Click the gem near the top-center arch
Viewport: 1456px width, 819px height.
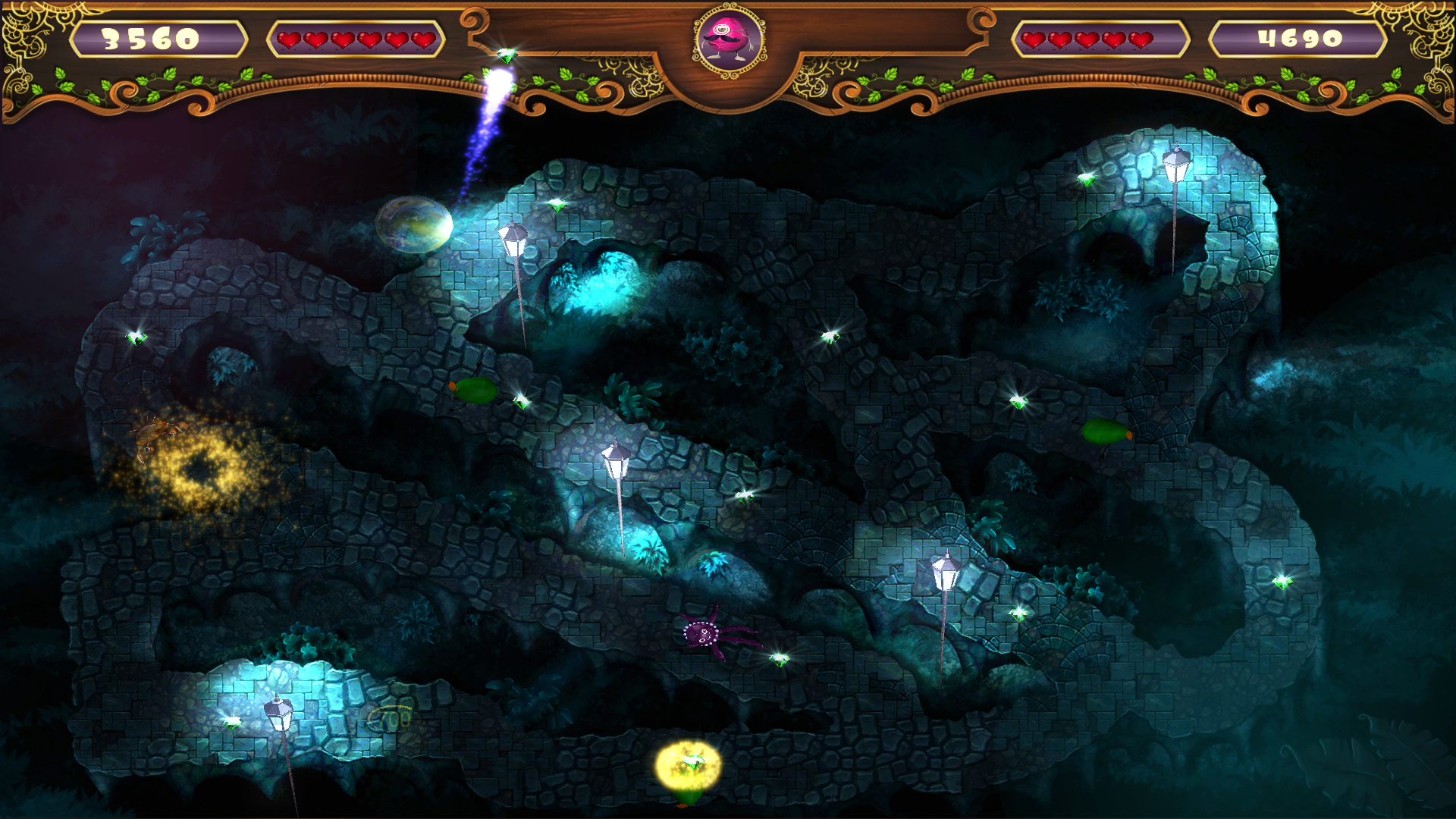557,206
